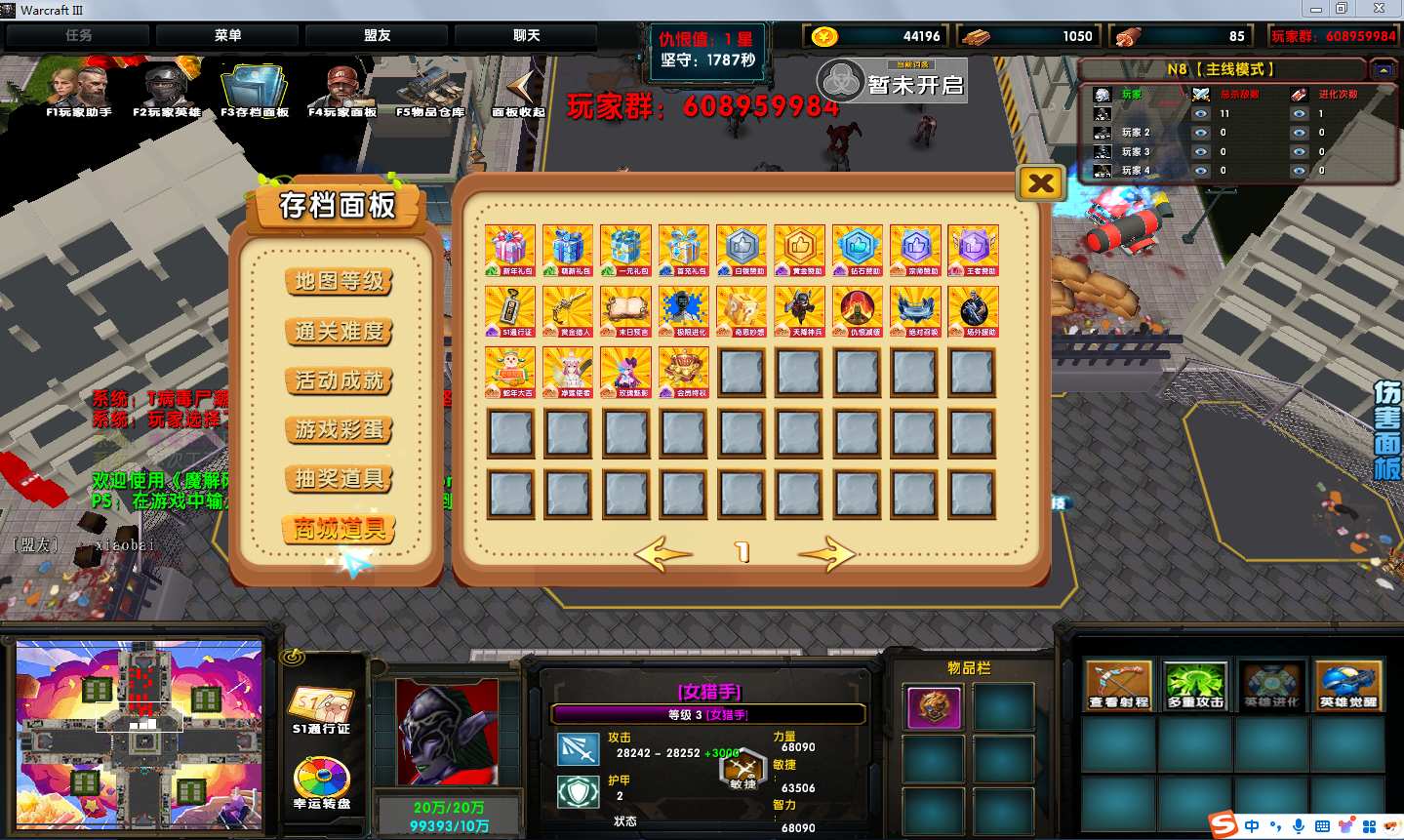Select the 末日预言 open book item
Screen dimensions: 1404x840
click(x=626, y=311)
